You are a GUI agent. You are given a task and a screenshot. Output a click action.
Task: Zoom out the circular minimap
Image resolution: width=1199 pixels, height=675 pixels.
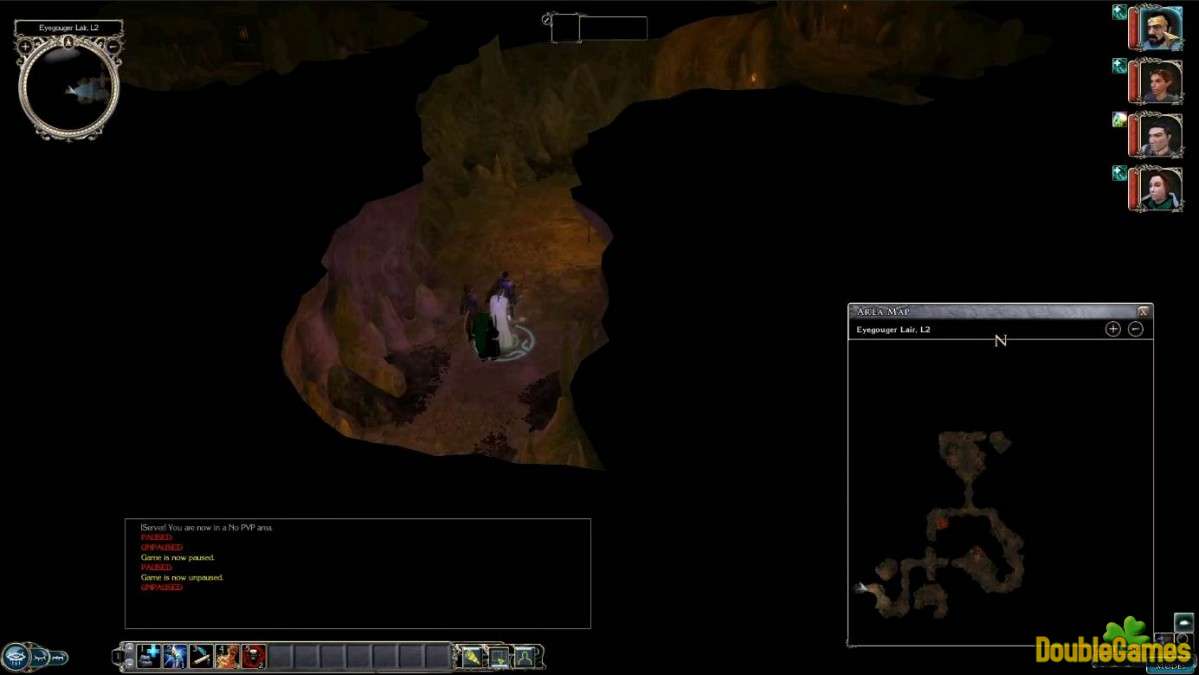[112, 46]
